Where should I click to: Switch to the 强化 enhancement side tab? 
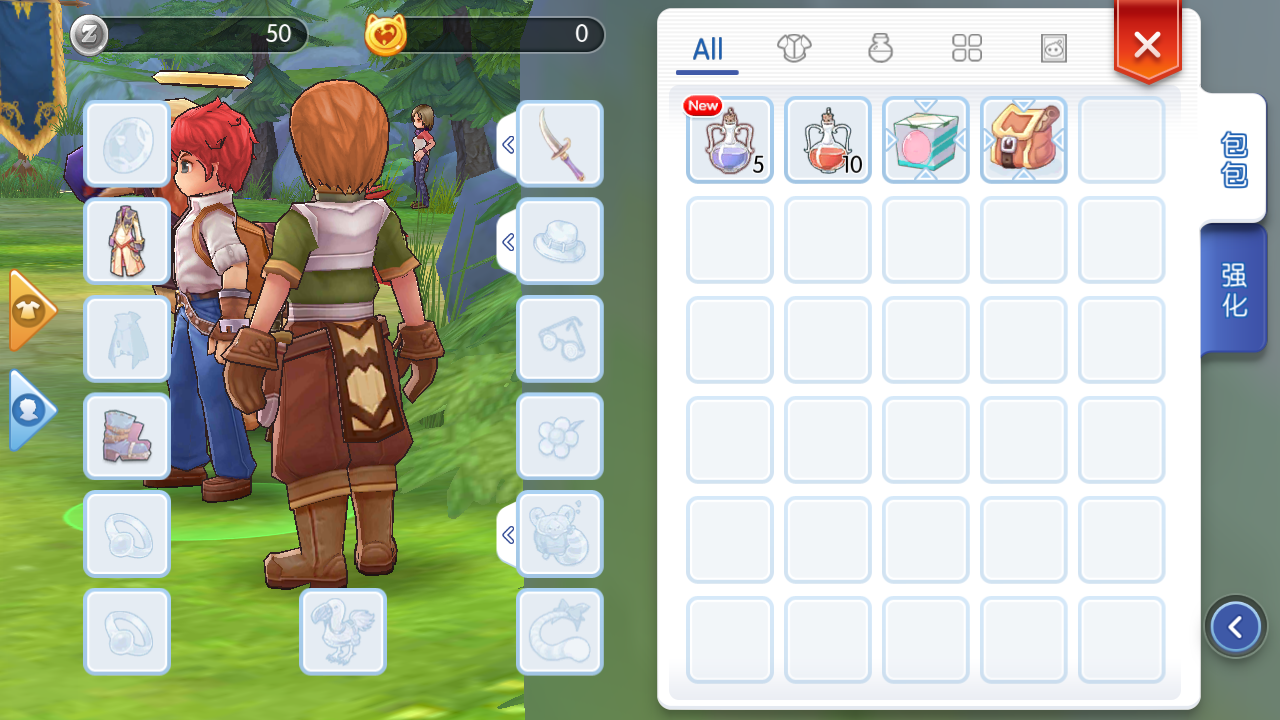point(1234,290)
